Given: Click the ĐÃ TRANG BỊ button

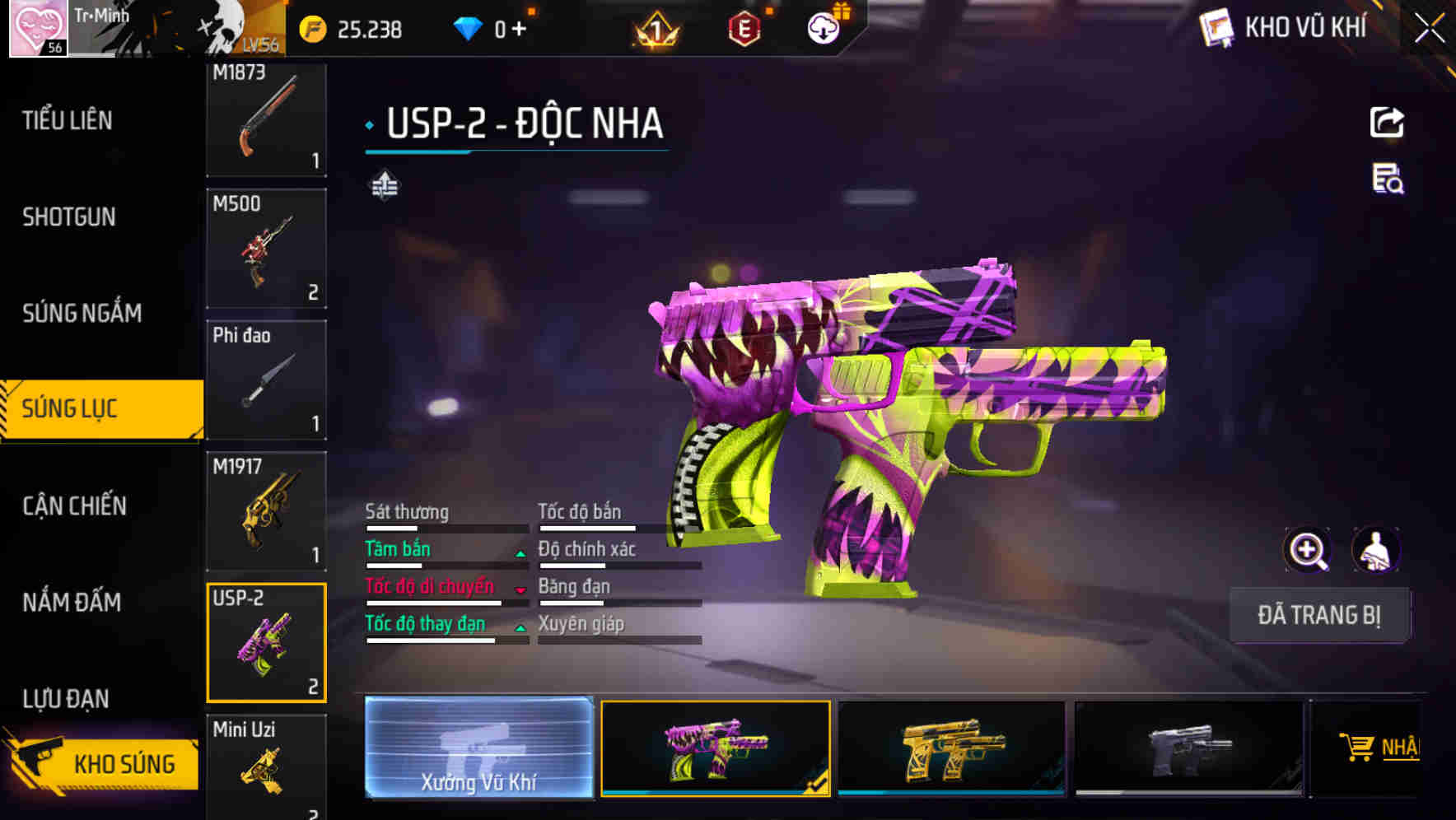Looking at the screenshot, I should tap(1319, 614).
